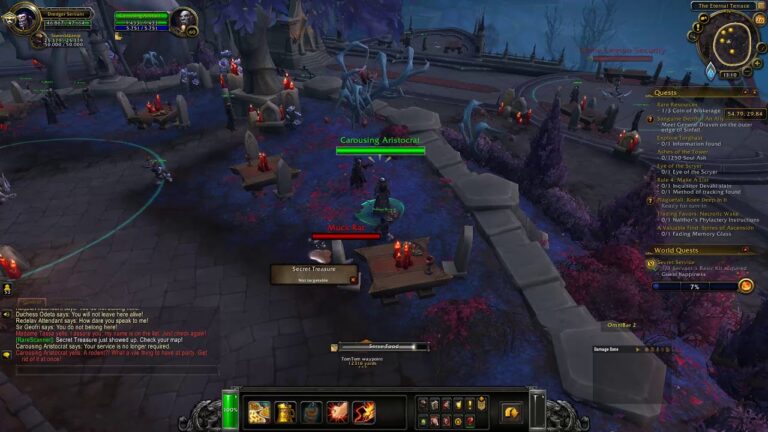Use the golden beer mug ability
768x432 pixels.
click(285, 412)
